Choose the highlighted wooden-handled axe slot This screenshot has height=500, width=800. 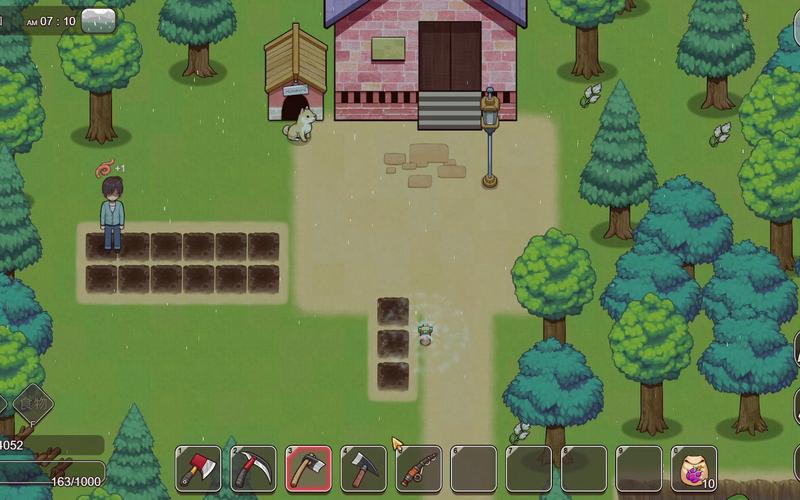(x=309, y=468)
